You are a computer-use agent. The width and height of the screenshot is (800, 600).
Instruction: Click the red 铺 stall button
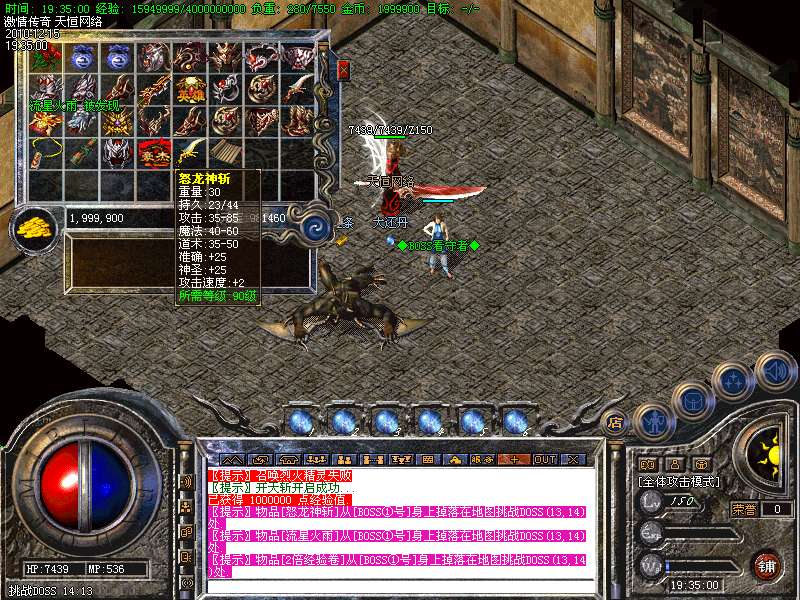[765, 564]
